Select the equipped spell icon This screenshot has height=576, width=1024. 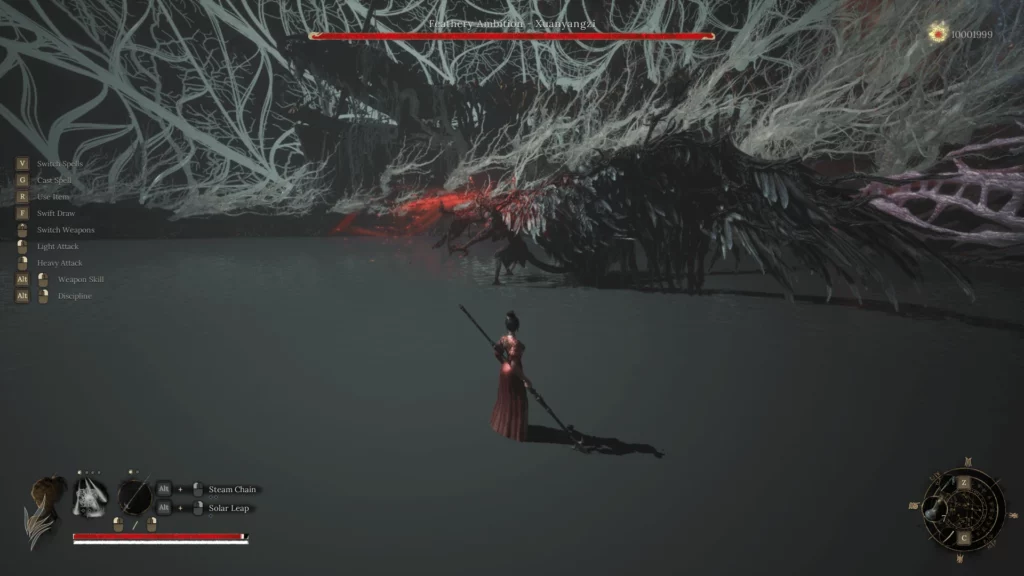90,496
